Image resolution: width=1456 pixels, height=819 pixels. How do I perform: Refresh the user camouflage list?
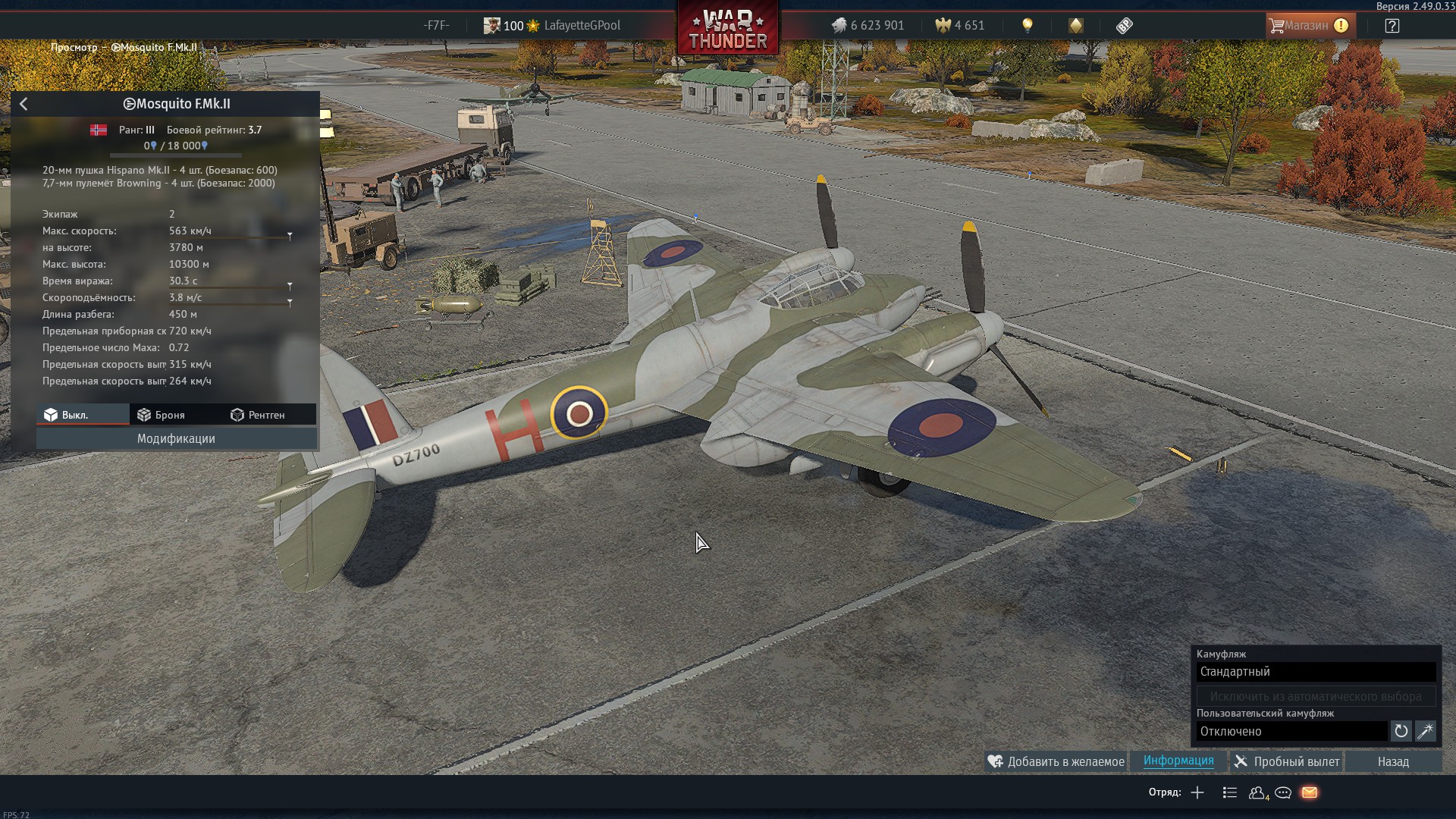point(1401,731)
